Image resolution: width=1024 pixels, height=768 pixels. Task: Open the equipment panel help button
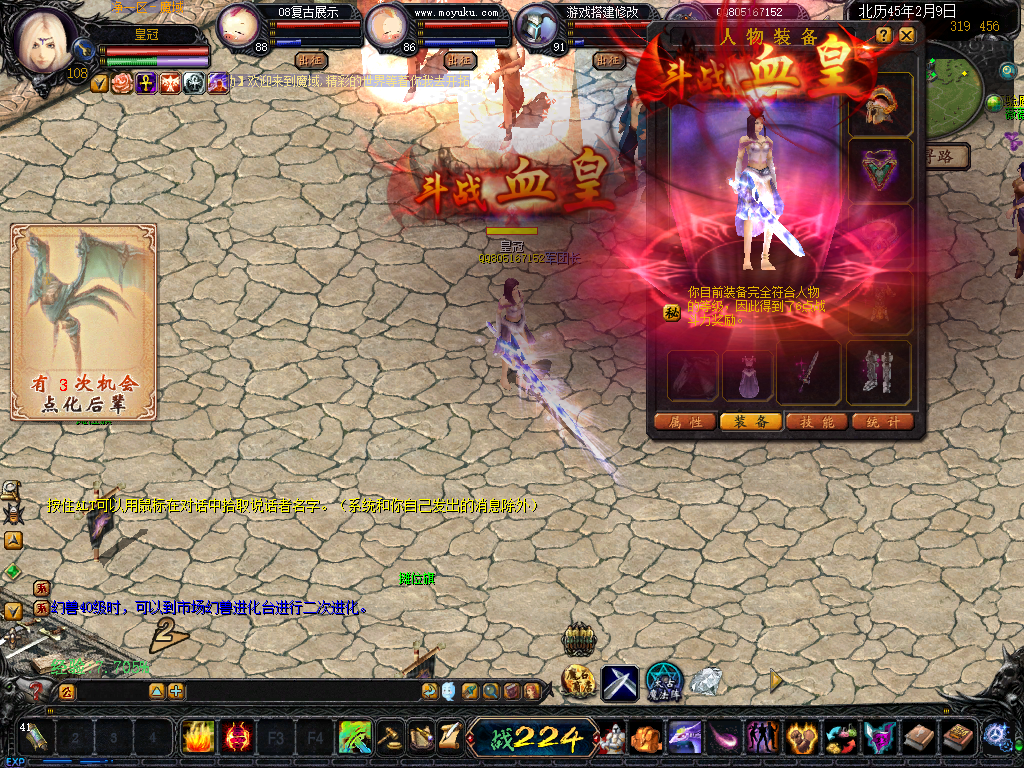tap(884, 35)
